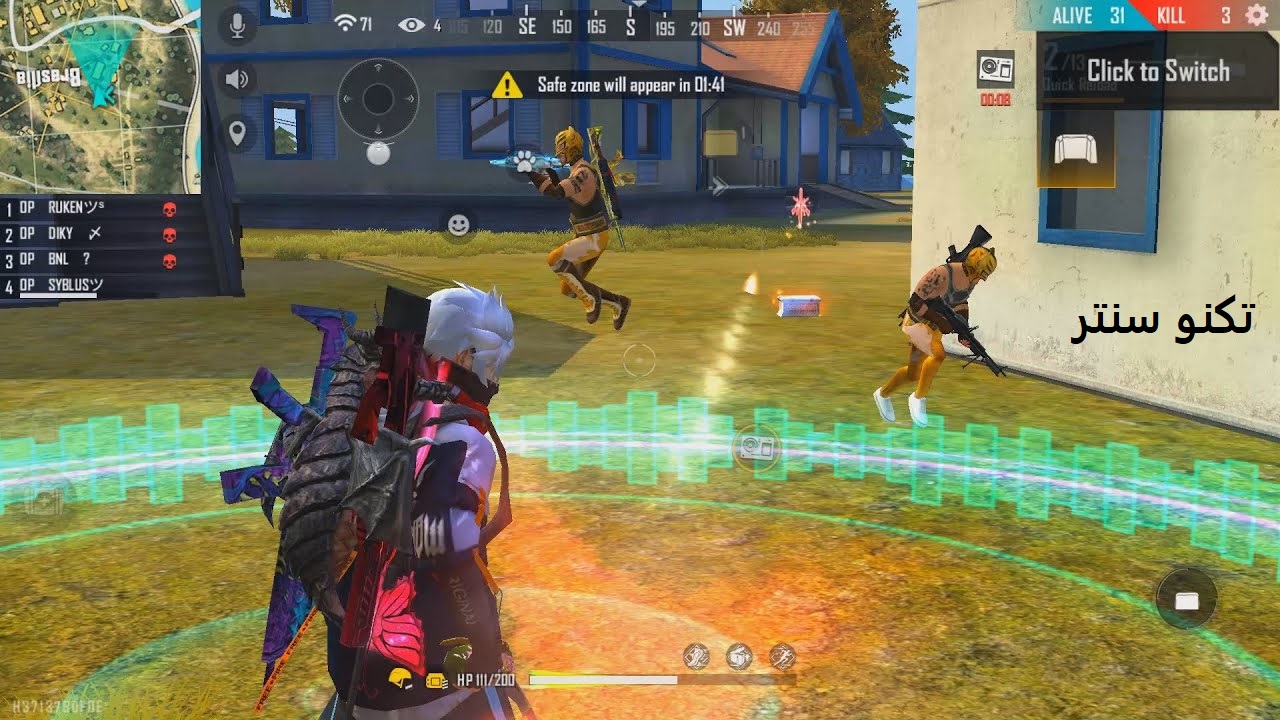1280x720 pixels.
Task: Tap the minimap to expand it
Action: point(98,95)
